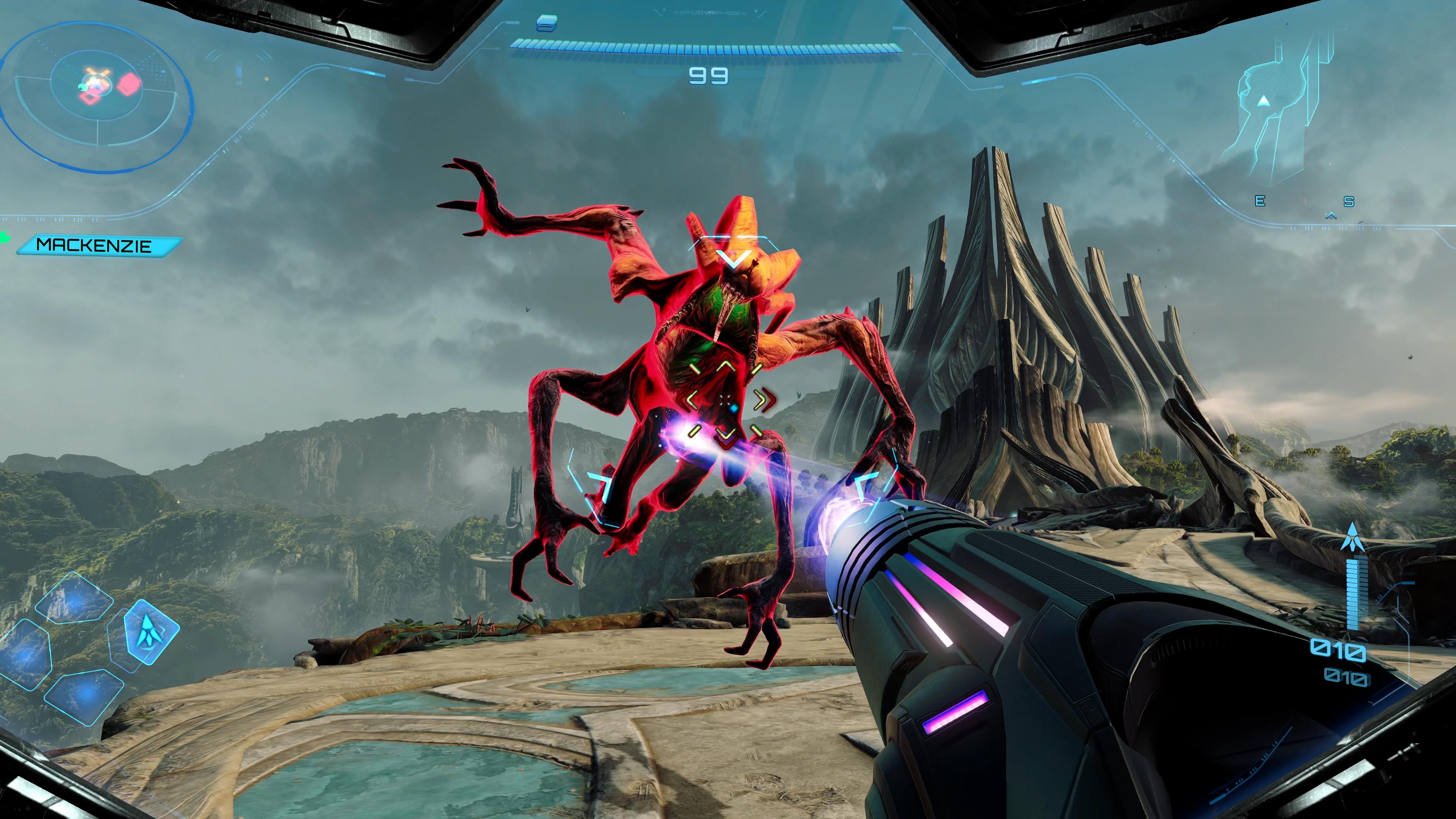Toggle the empty upper ability slot in the wheel

pyautogui.click(x=74, y=598)
